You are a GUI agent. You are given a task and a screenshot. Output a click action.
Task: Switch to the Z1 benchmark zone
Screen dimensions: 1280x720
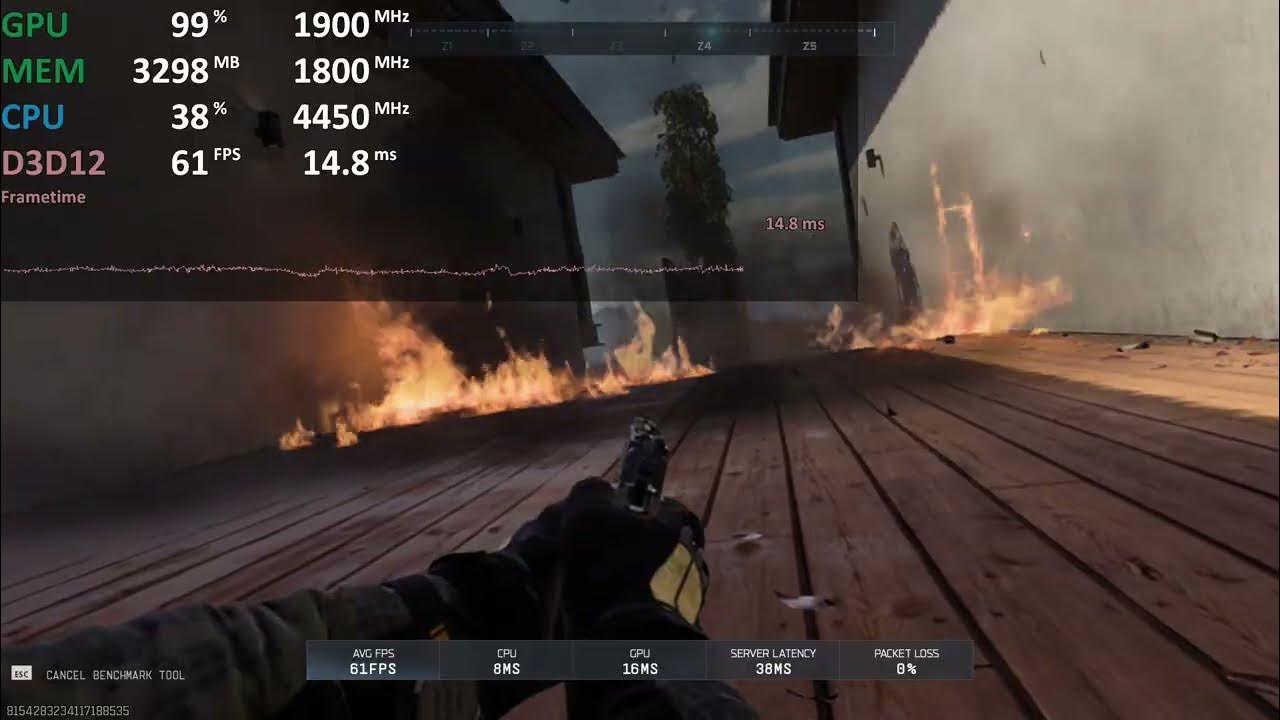tap(446, 45)
